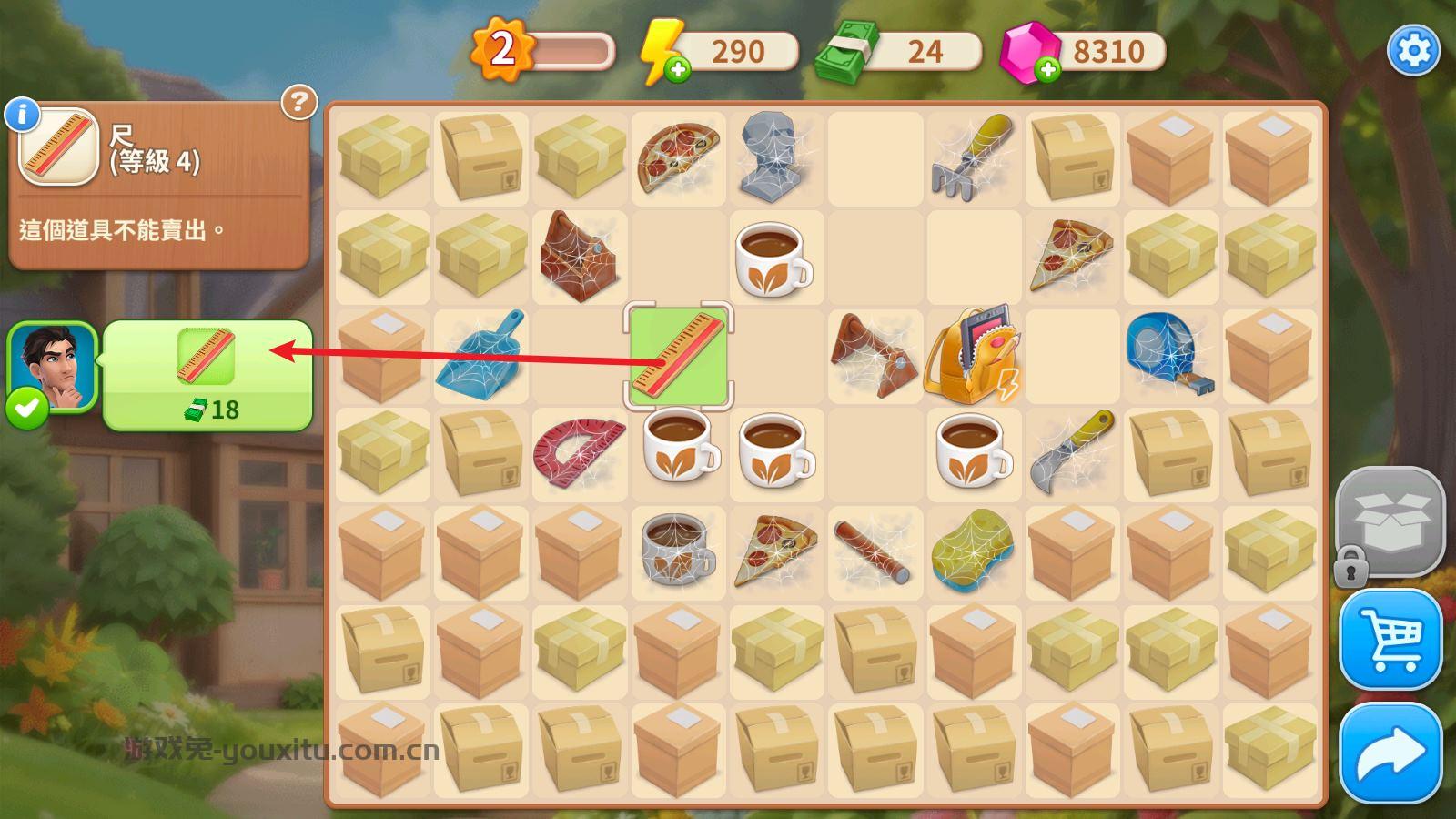The width and height of the screenshot is (1456, 819).
Task: Show item info with the blue i icon
Action: pos(22,115)
